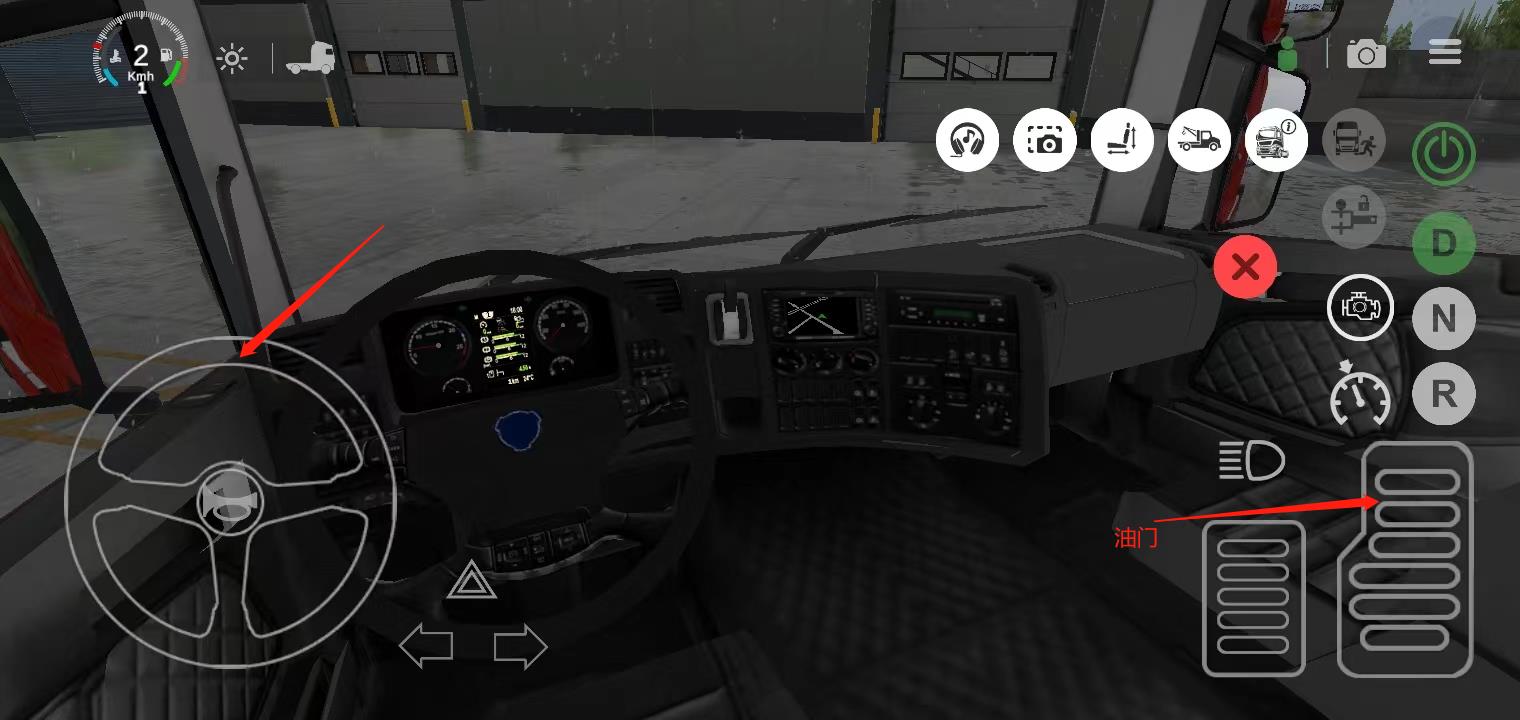Shift into Neutral with the N button
The image size is (1520, 720).
(1443, 318)
